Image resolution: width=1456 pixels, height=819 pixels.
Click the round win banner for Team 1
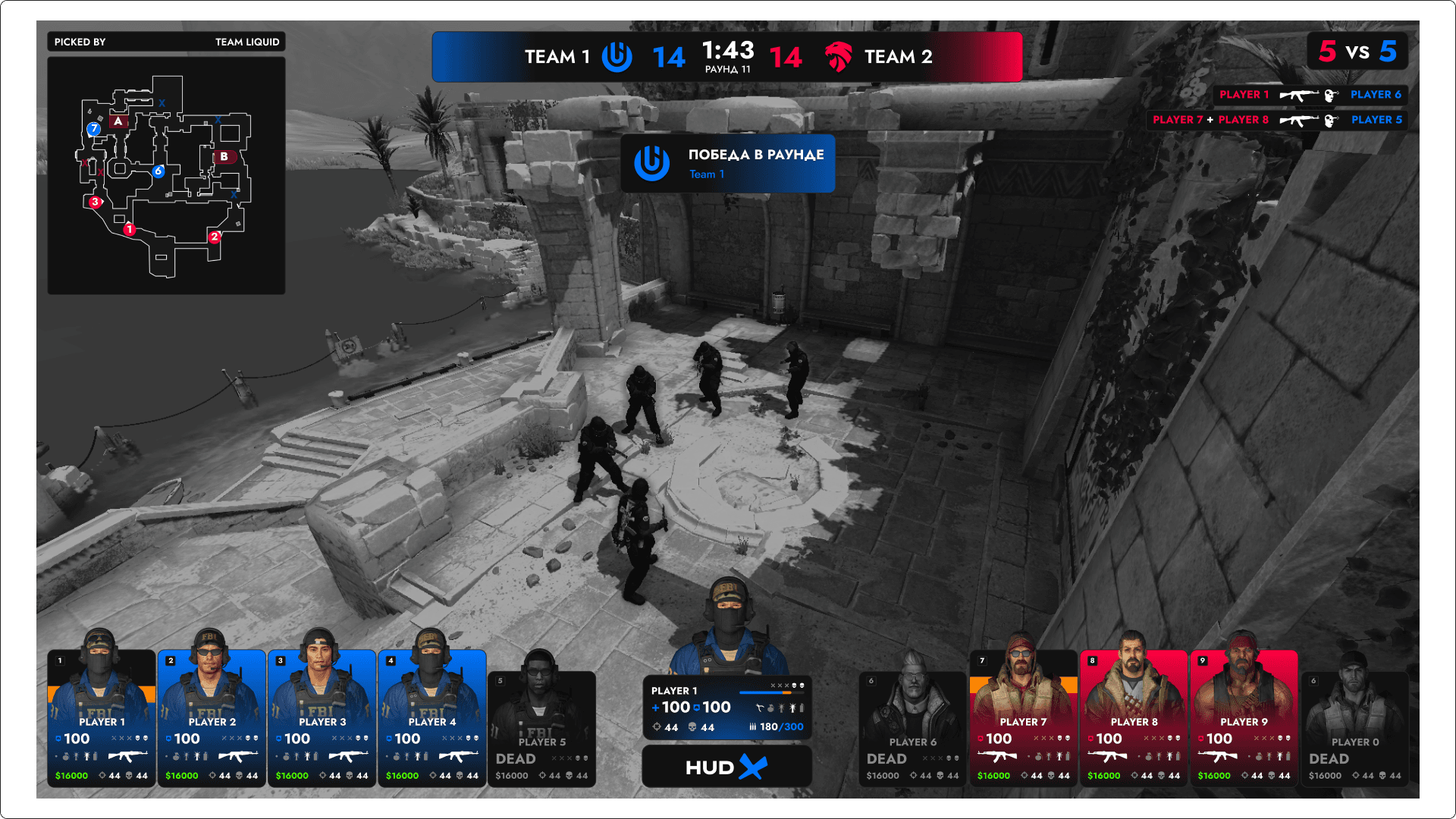[728, 164]
